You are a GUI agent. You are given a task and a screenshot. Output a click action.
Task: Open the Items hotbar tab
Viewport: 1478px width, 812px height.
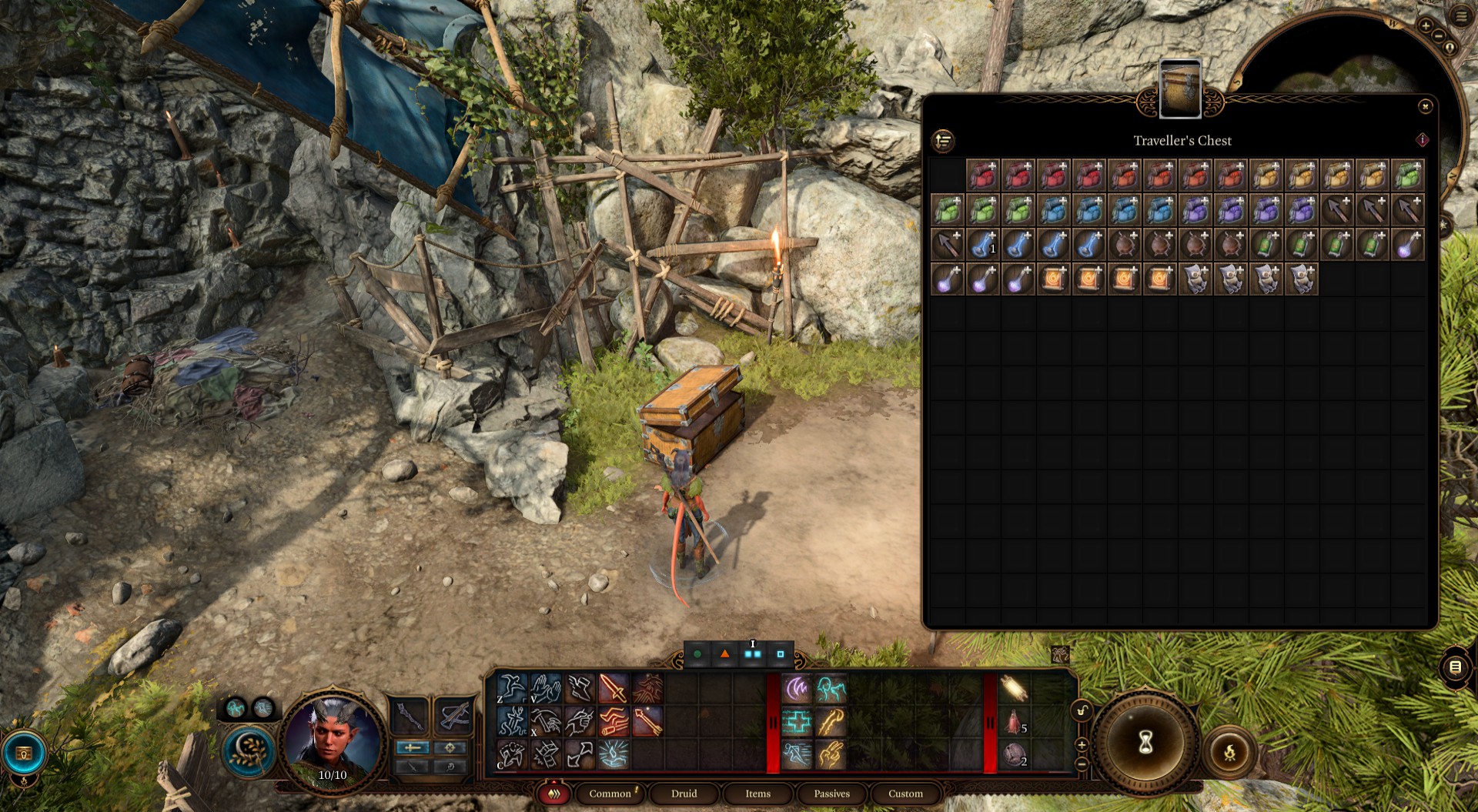pyautogui.click(x=757, y=794)
